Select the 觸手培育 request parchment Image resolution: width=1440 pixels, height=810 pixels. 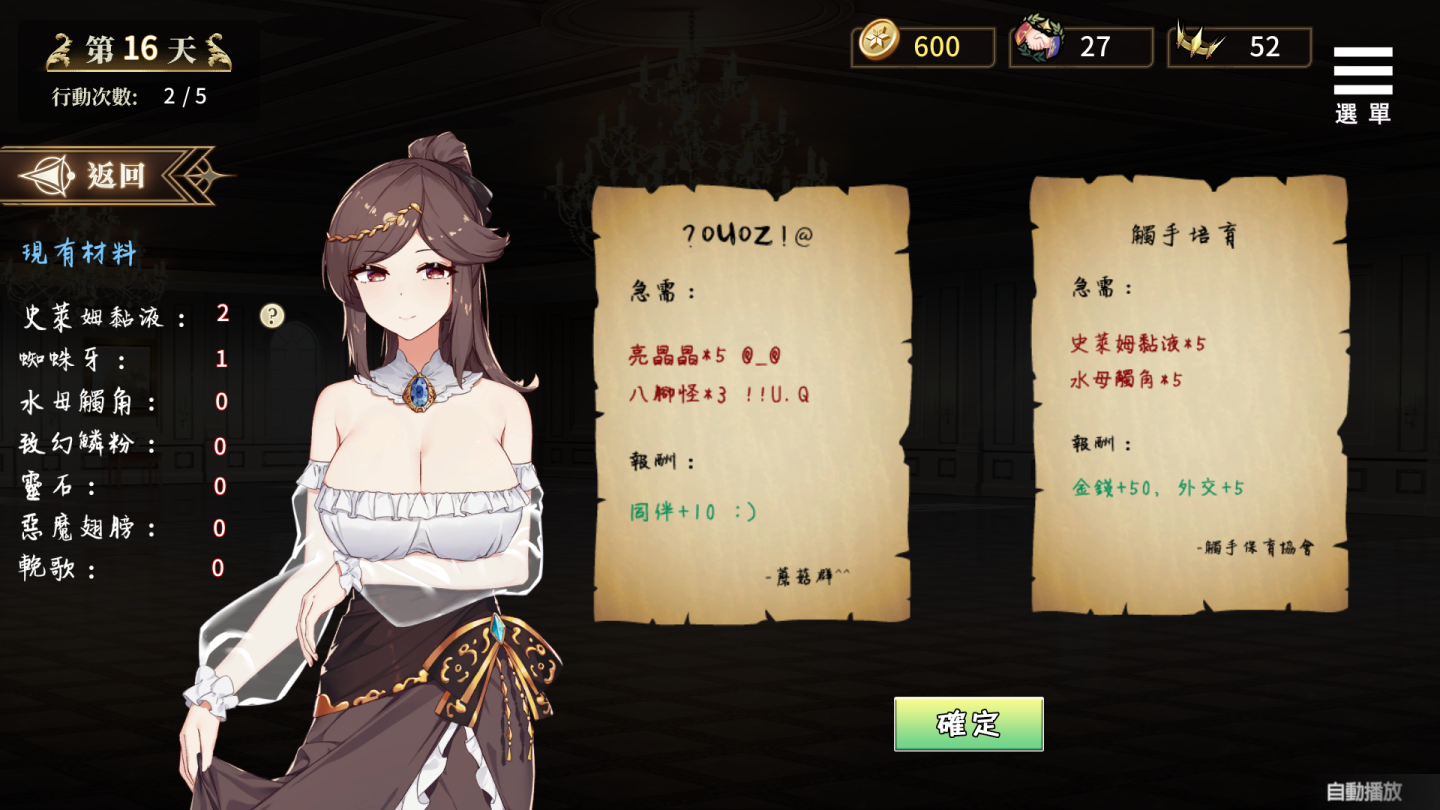(x=1189, y=395)
